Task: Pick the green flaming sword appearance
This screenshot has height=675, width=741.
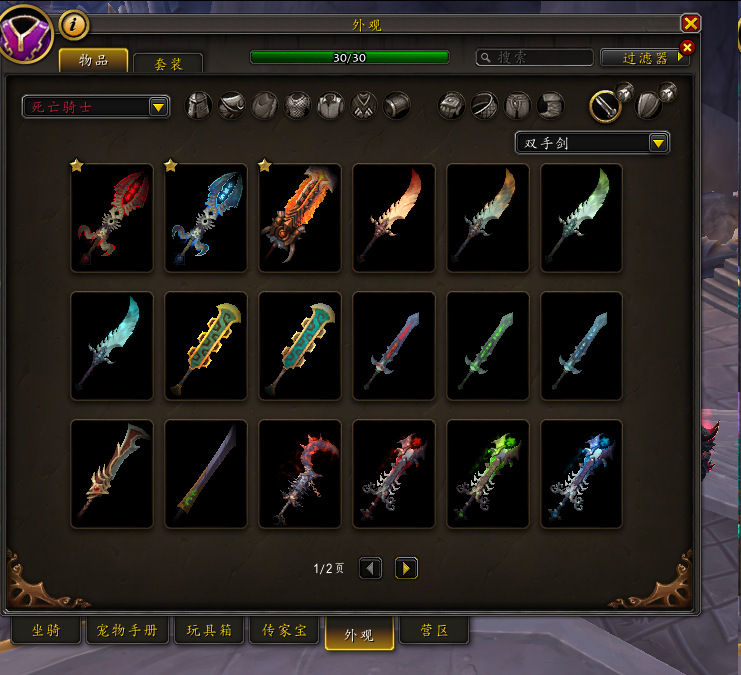Action: 488,474
